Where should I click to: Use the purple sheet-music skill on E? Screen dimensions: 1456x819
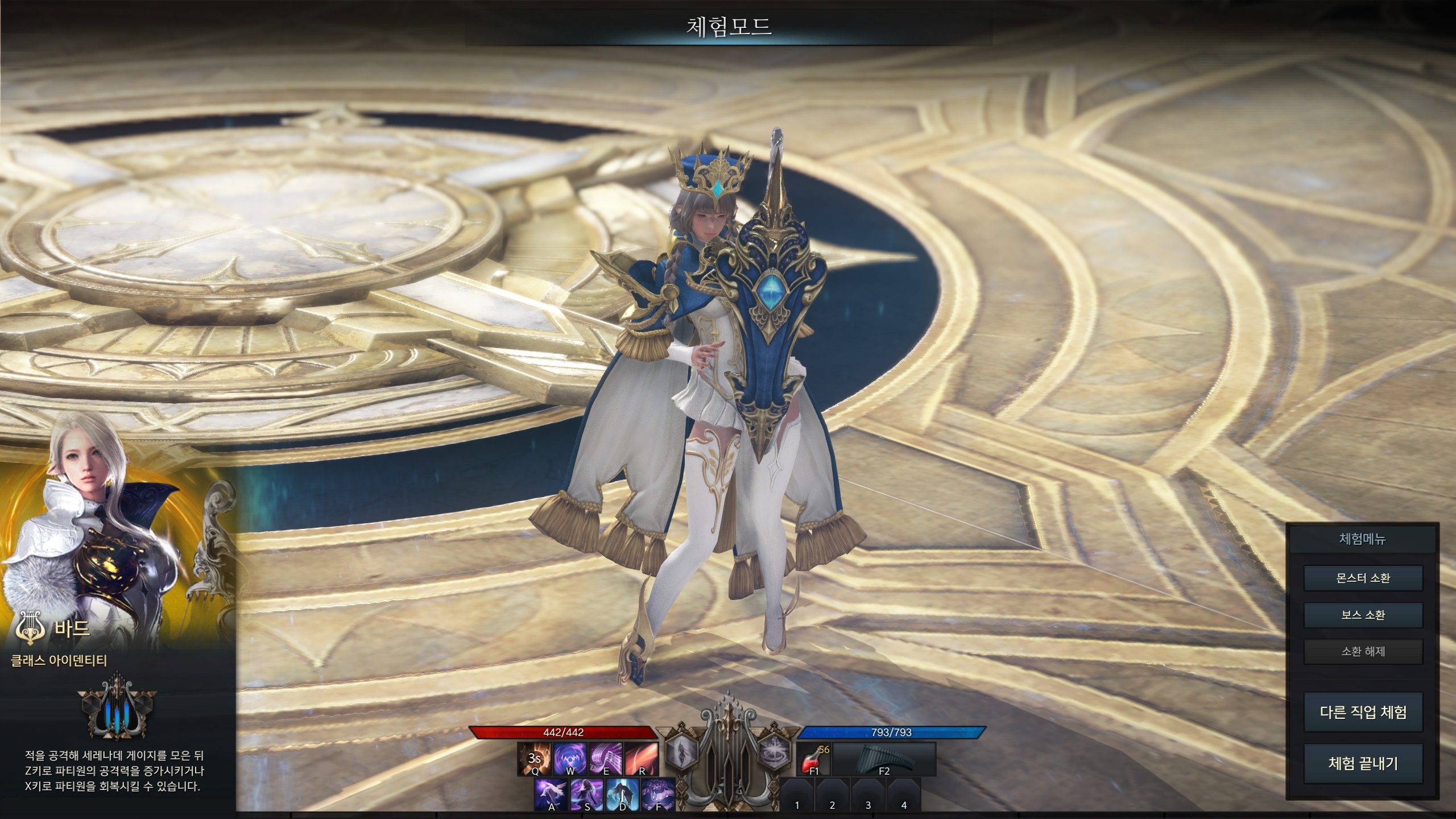pos(606,759)
